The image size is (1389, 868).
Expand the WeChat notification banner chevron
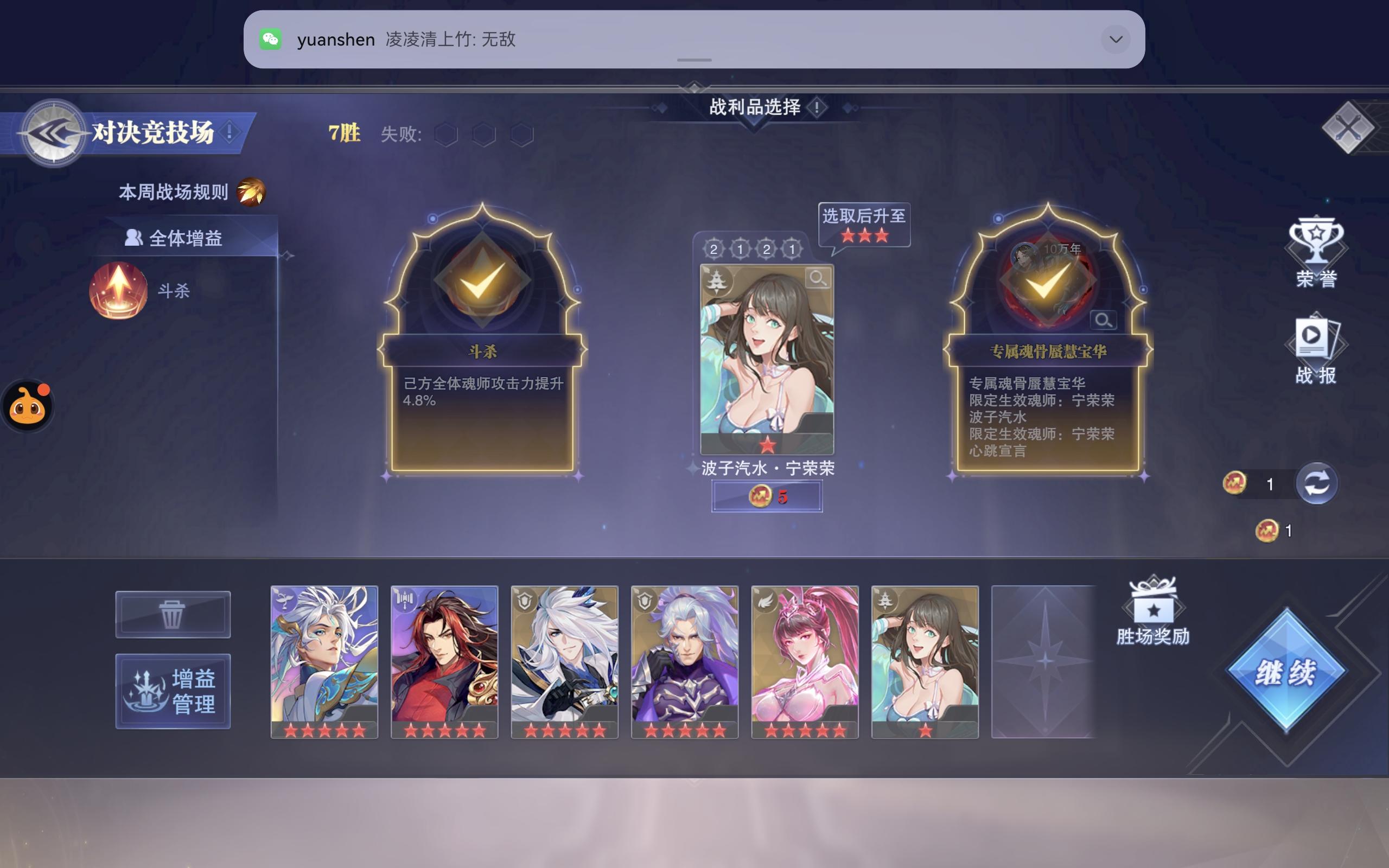tap(1114, 39)
